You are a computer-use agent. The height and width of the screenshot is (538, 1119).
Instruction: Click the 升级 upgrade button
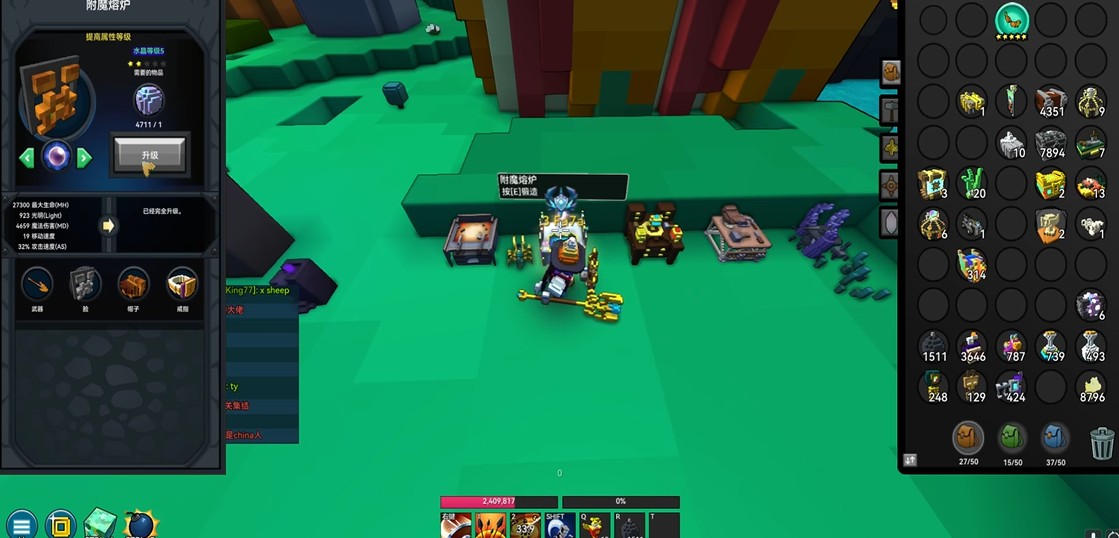click(150, 155)
